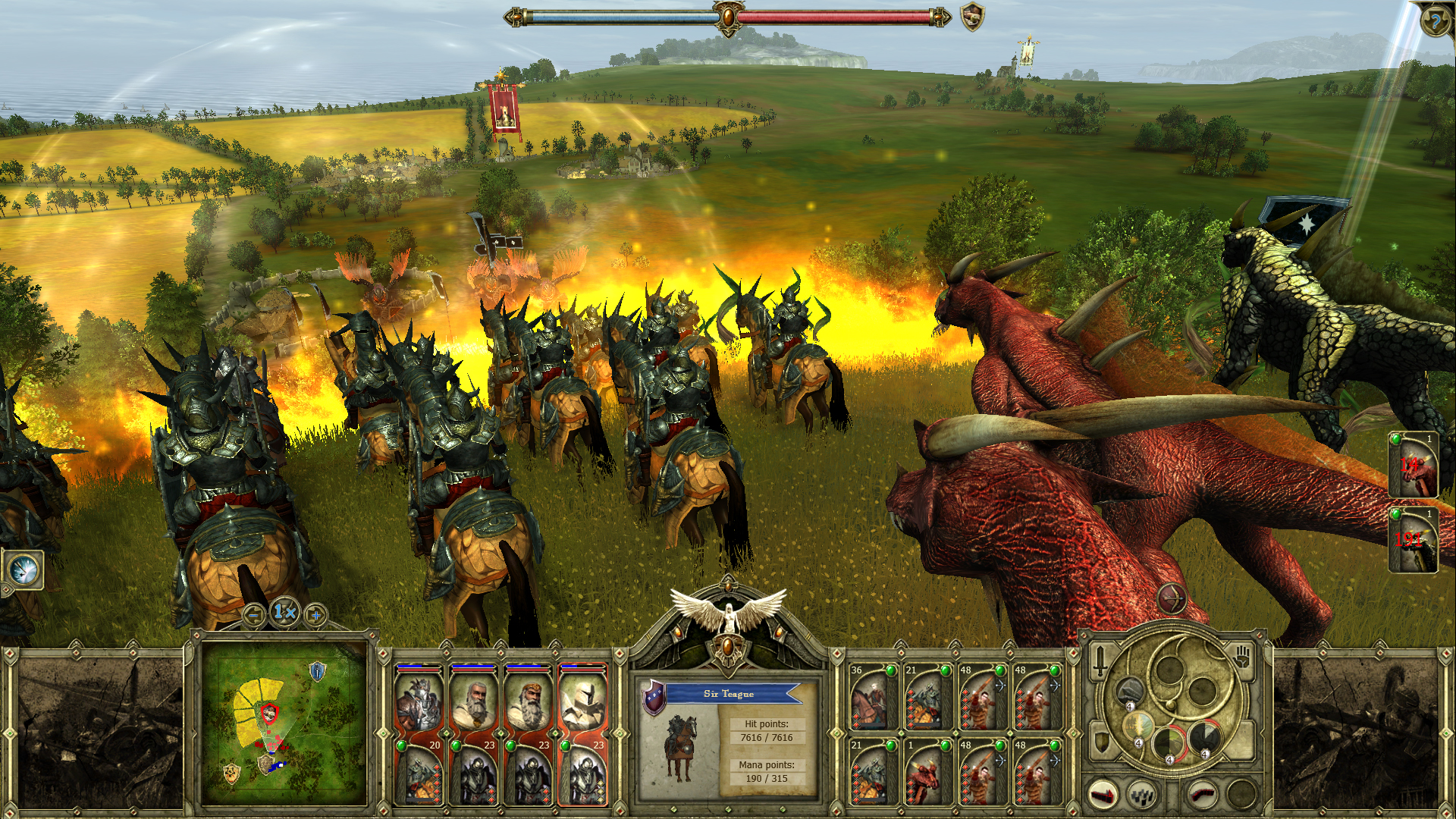The height and width of the screenshot is (819, 1456).
Task: Decrease battle speed with the minus button
Action: tap(253, 614)
